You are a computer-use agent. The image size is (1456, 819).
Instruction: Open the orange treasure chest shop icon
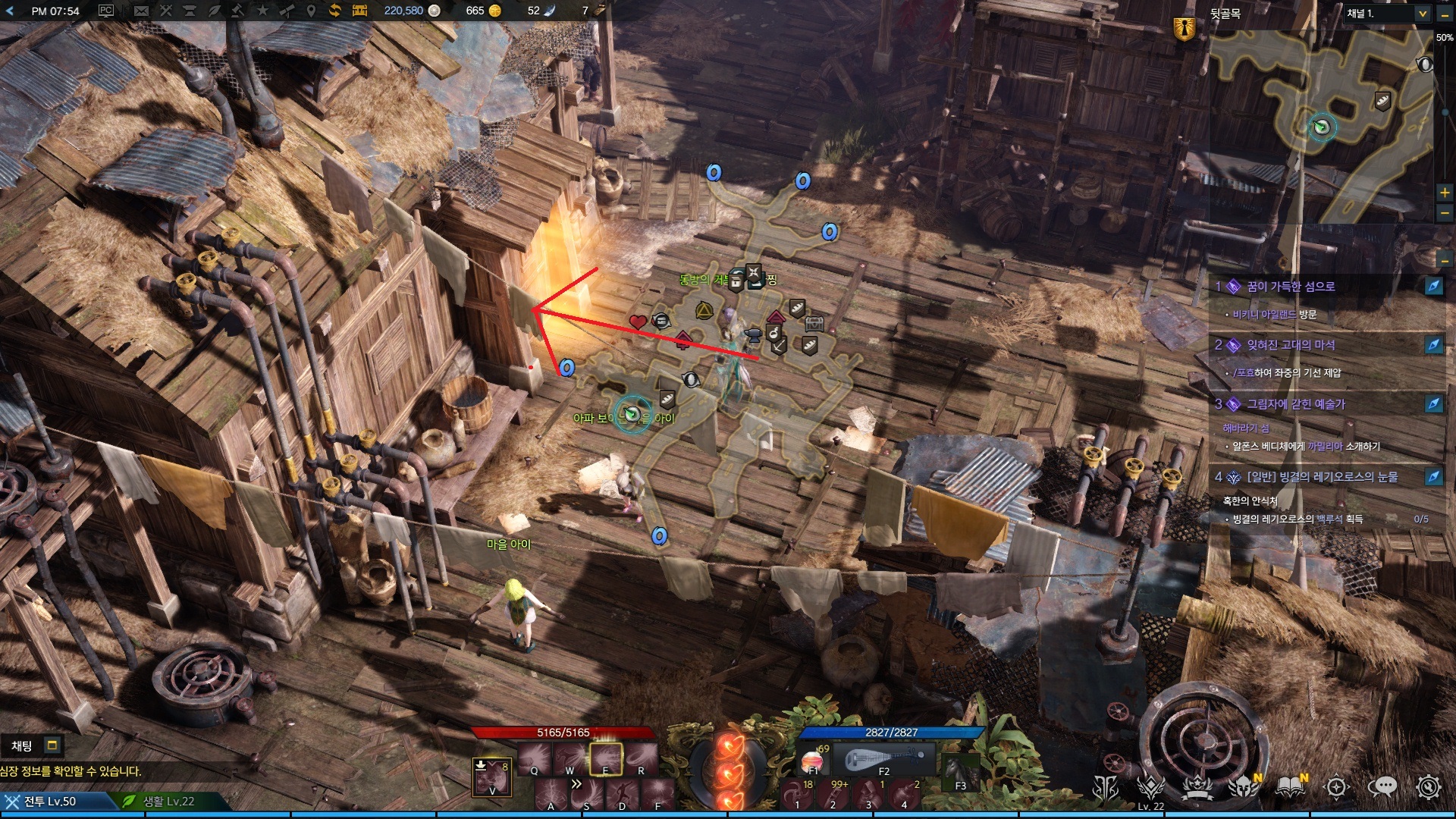pyautogui.click(x=359, y=11)
